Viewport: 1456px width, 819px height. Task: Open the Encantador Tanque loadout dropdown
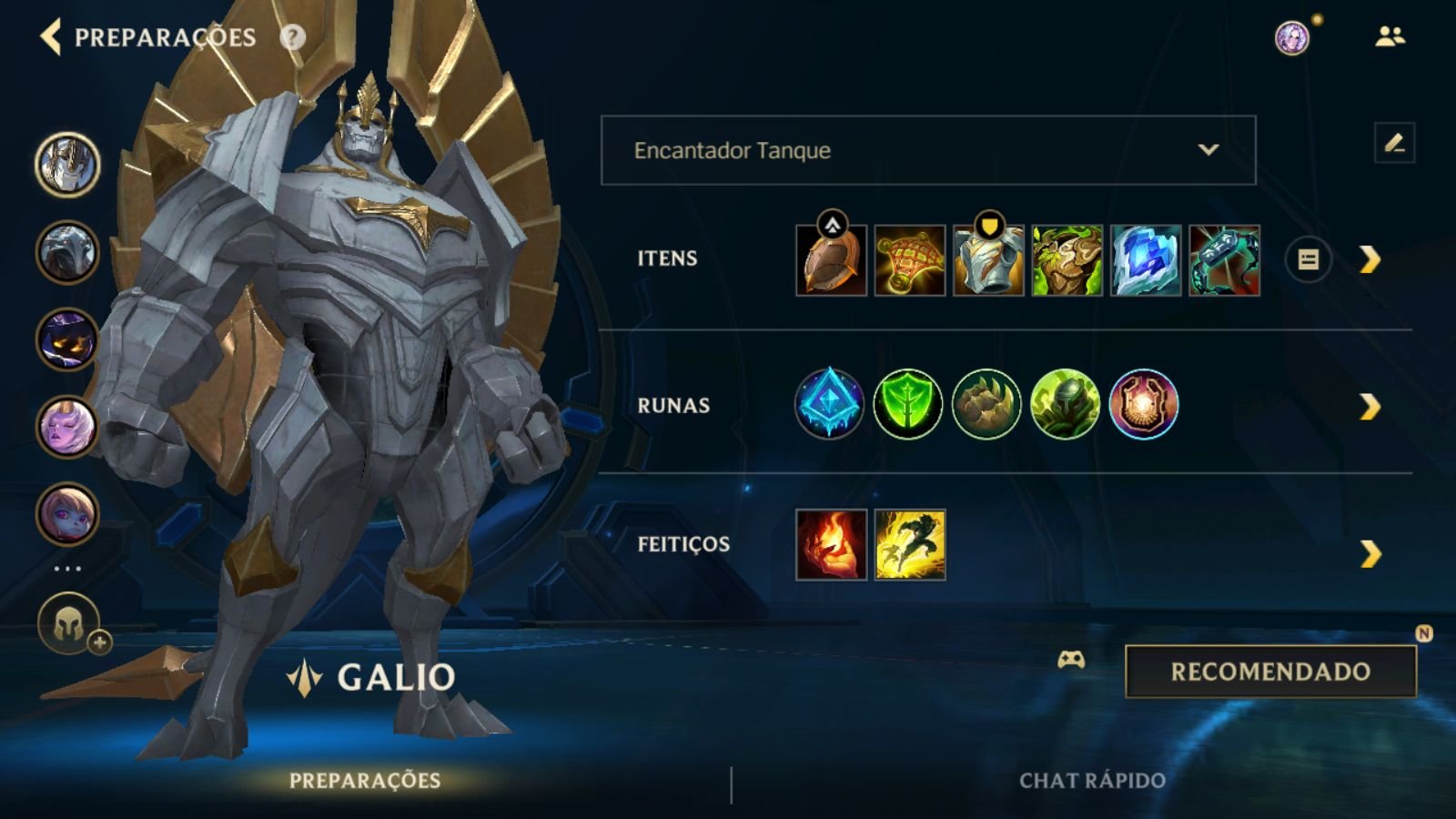926,151
